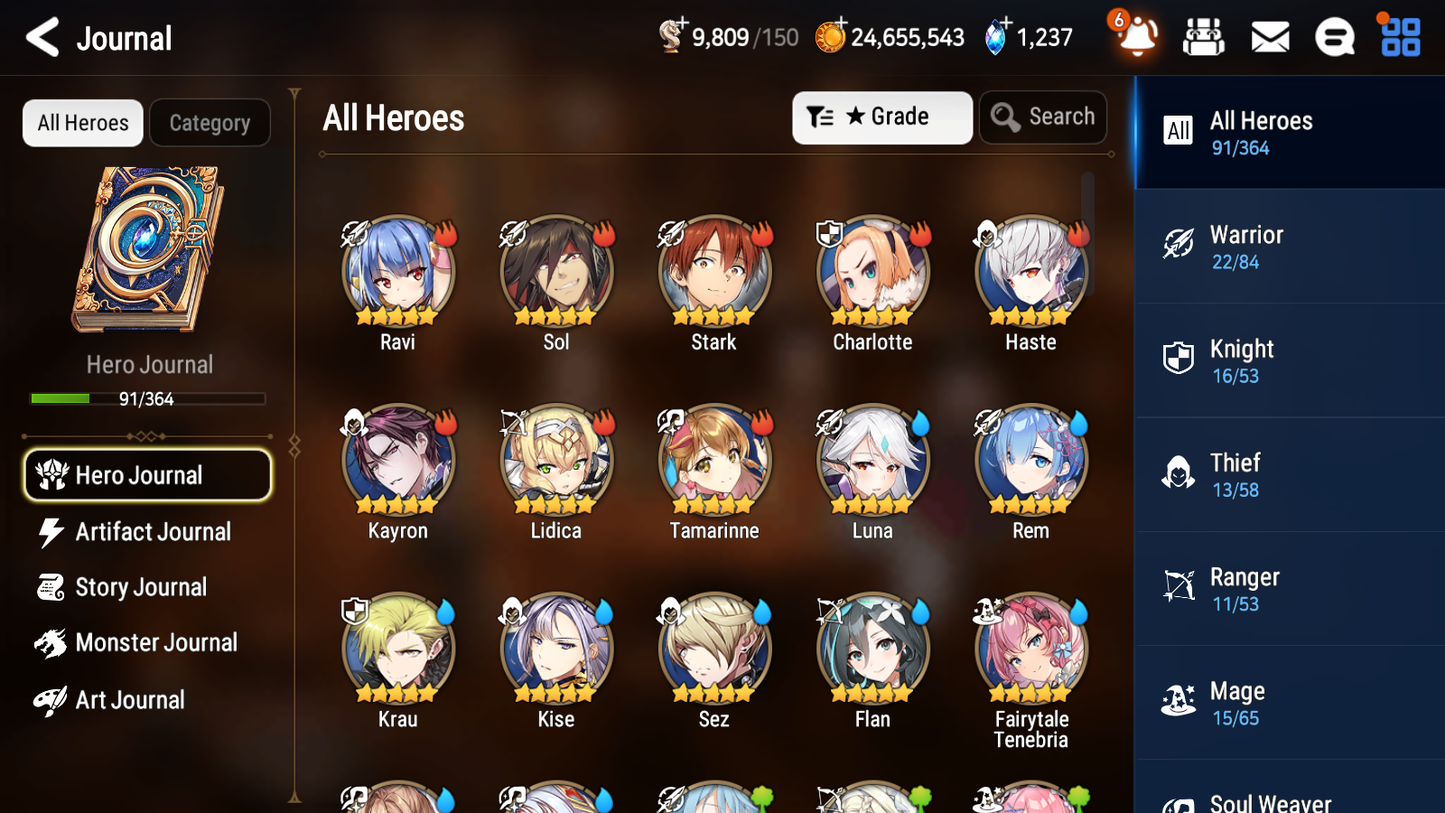Go back using the back arrow
This screenshot has height=813, width=1445.
(42, 37)
